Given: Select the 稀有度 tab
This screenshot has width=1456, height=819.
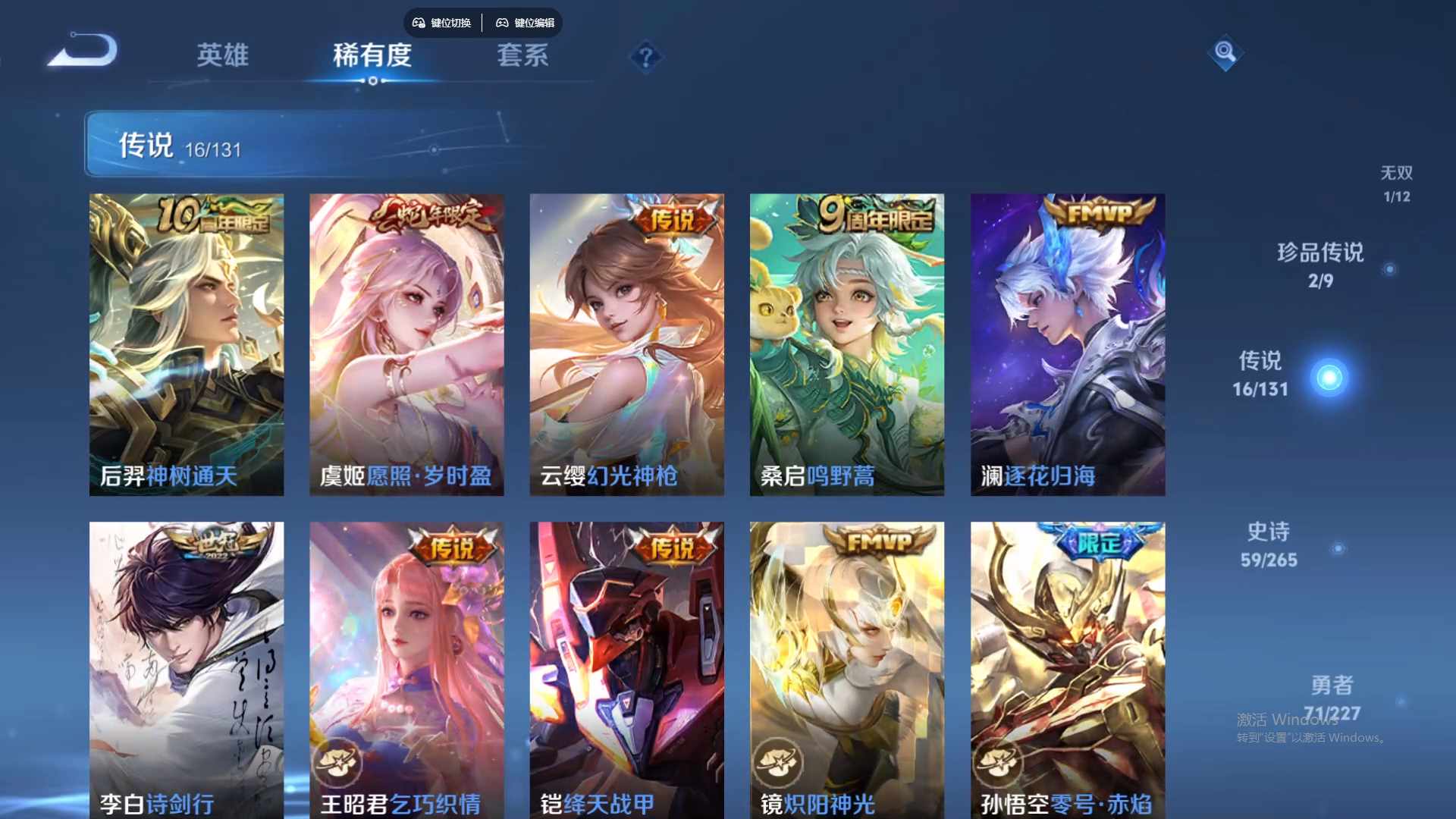Looking at the screenshot, I should 372,57.
